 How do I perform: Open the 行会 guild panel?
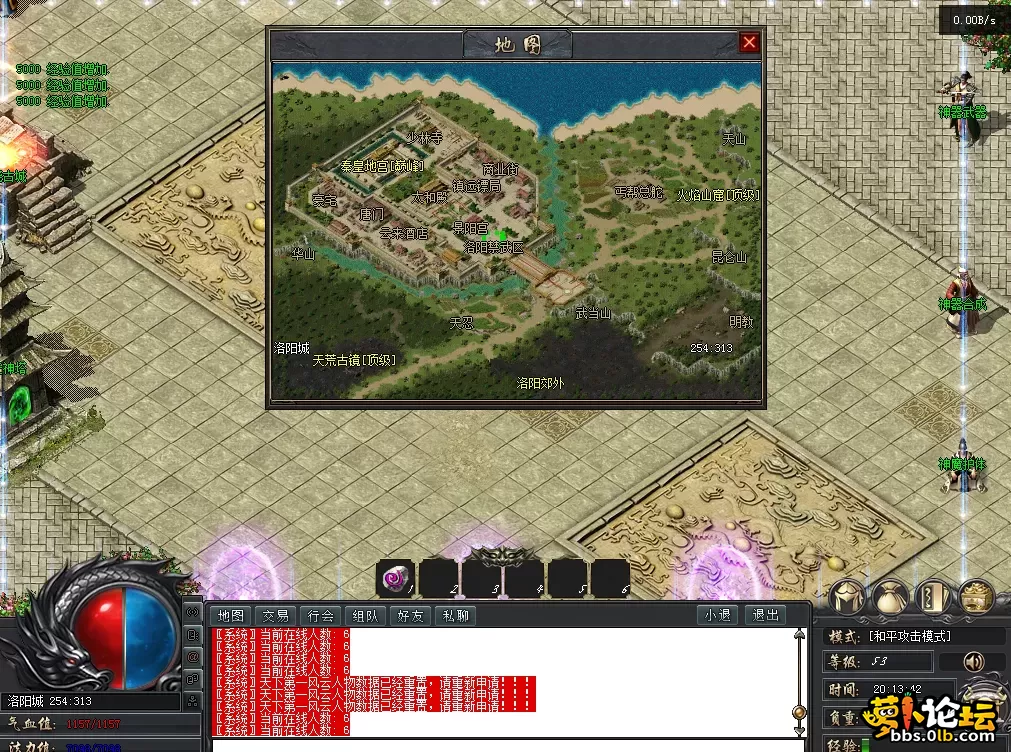coord(321,616)
